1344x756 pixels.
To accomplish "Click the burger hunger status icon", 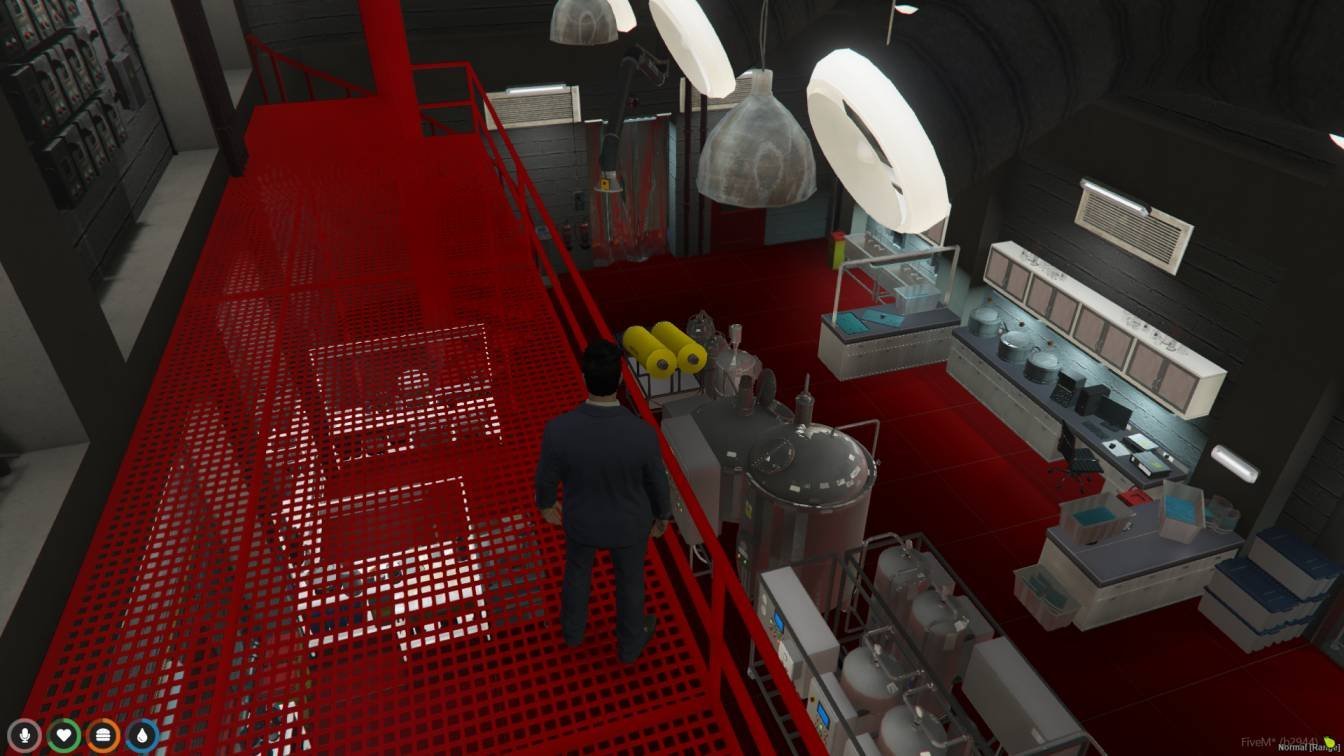I will point(103,736).
